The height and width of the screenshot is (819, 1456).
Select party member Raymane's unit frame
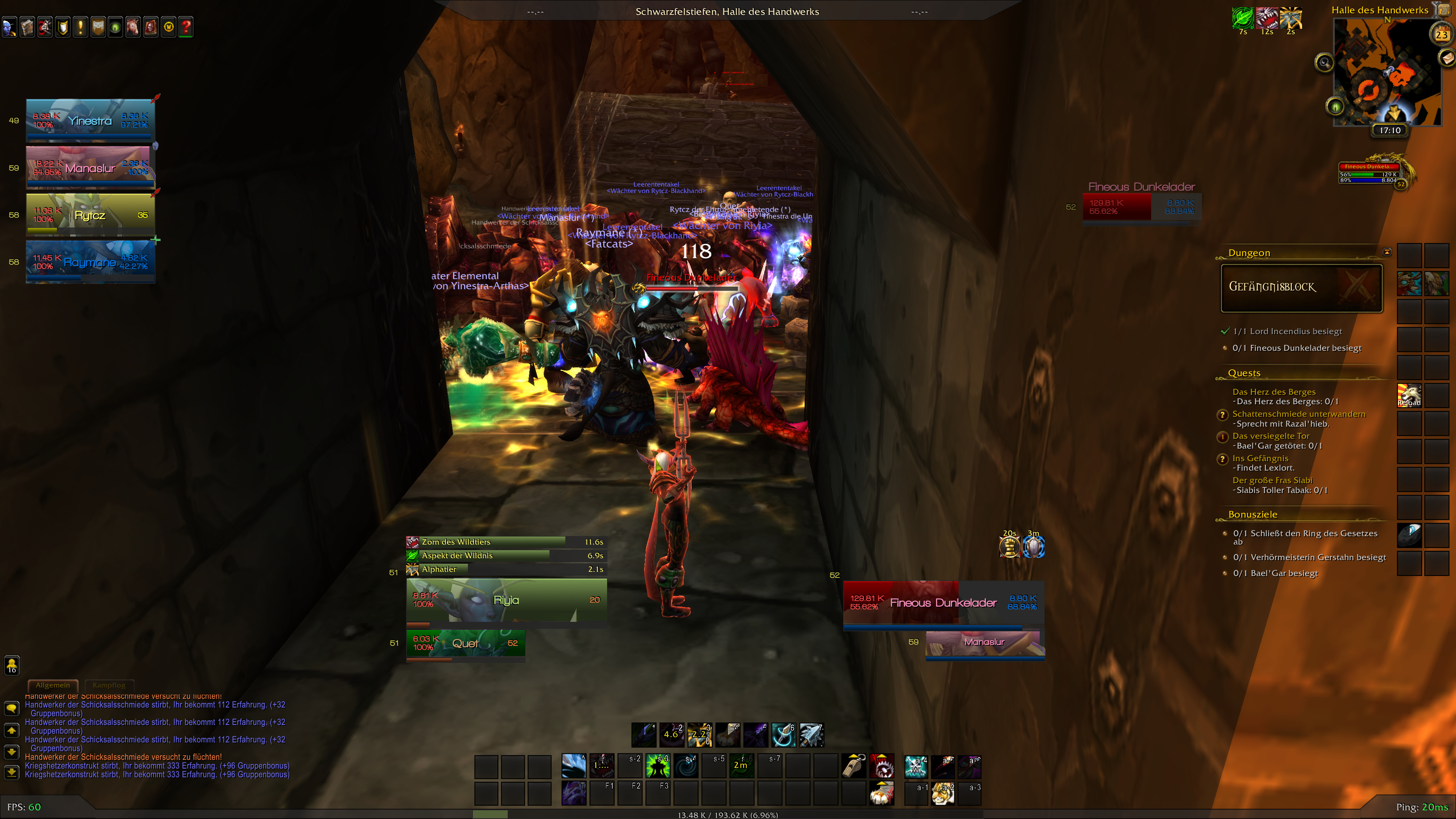(x=91, y=262)
